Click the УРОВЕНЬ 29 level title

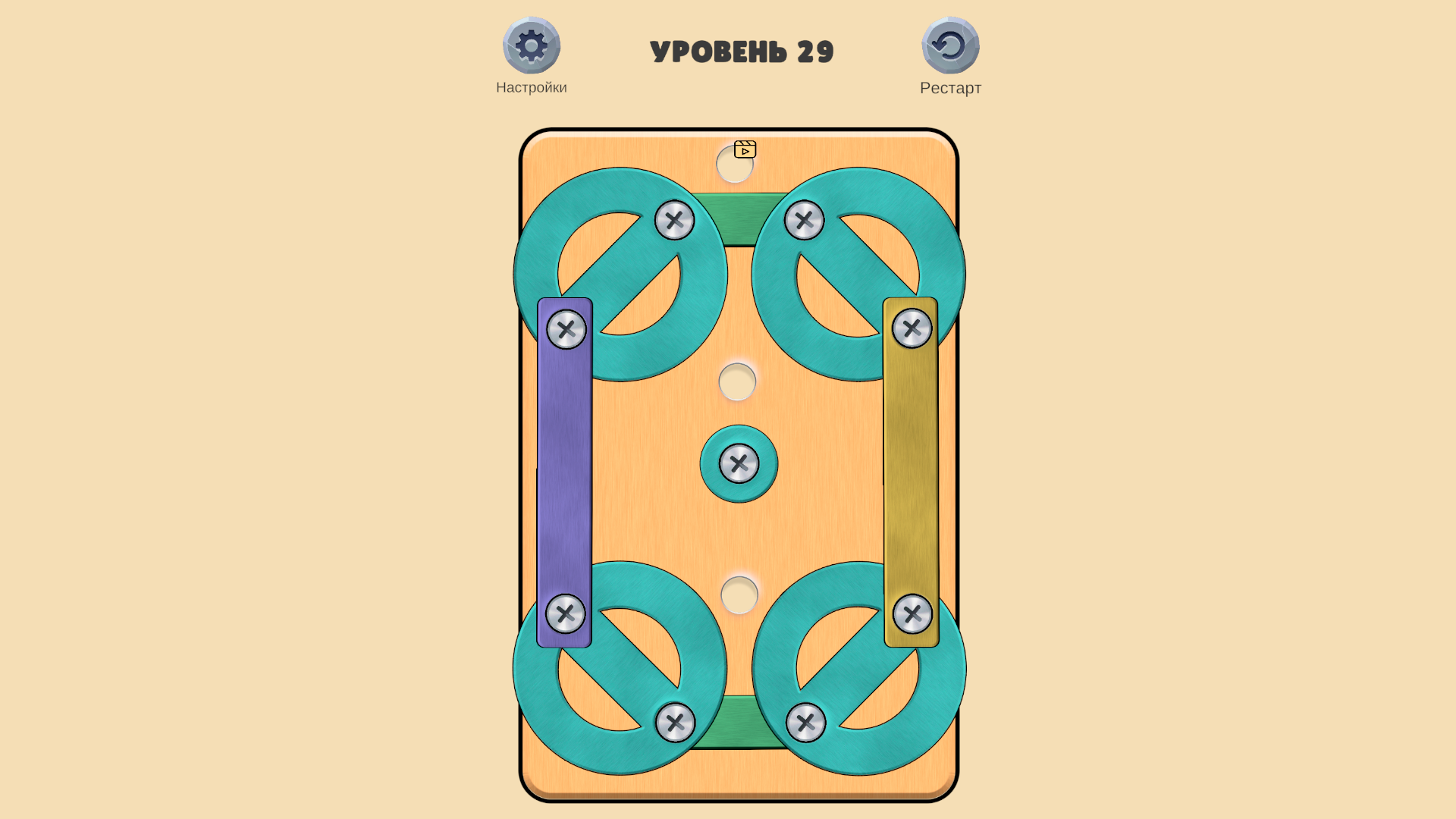[742, 52]
